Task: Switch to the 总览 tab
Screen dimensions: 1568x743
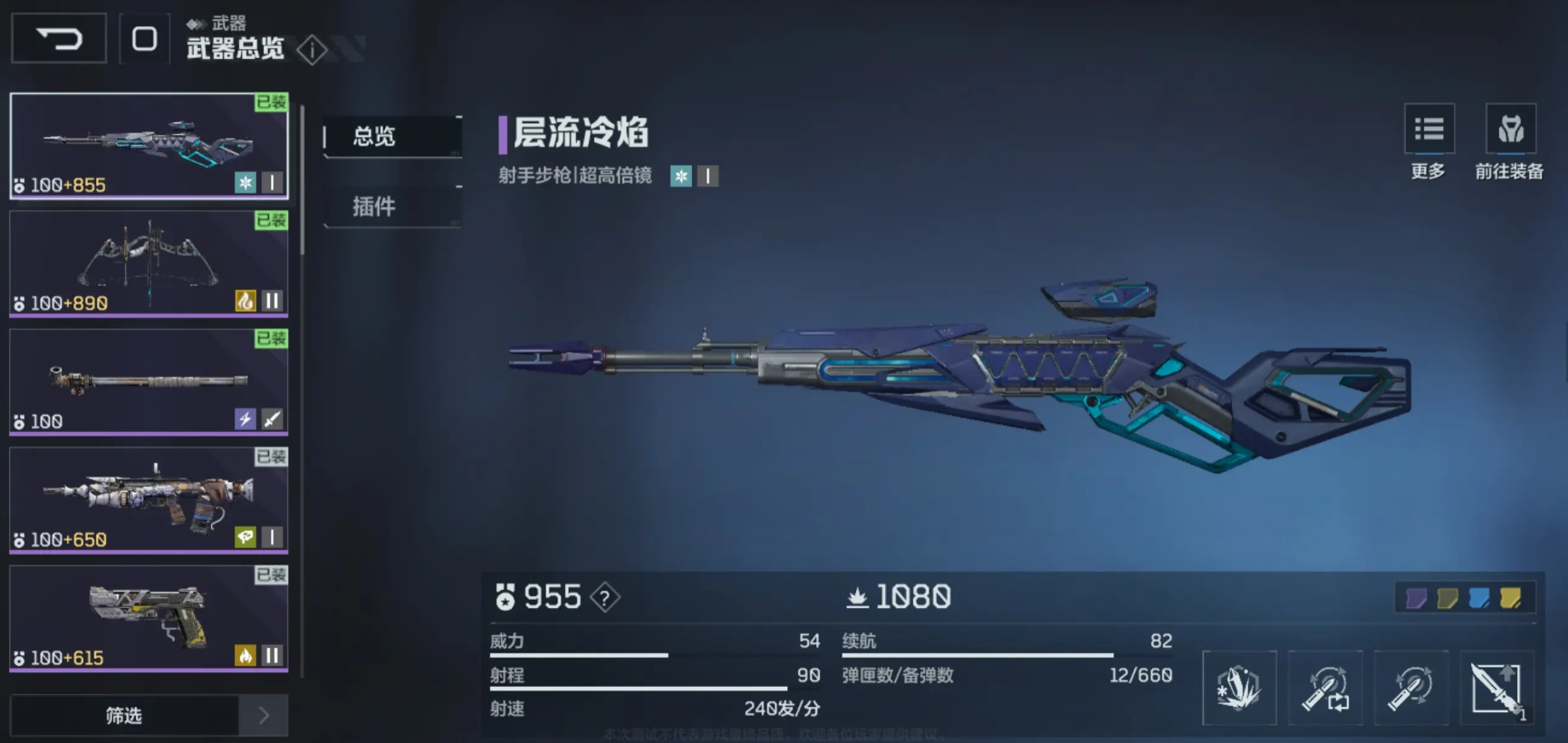Action: pos(372,137)
